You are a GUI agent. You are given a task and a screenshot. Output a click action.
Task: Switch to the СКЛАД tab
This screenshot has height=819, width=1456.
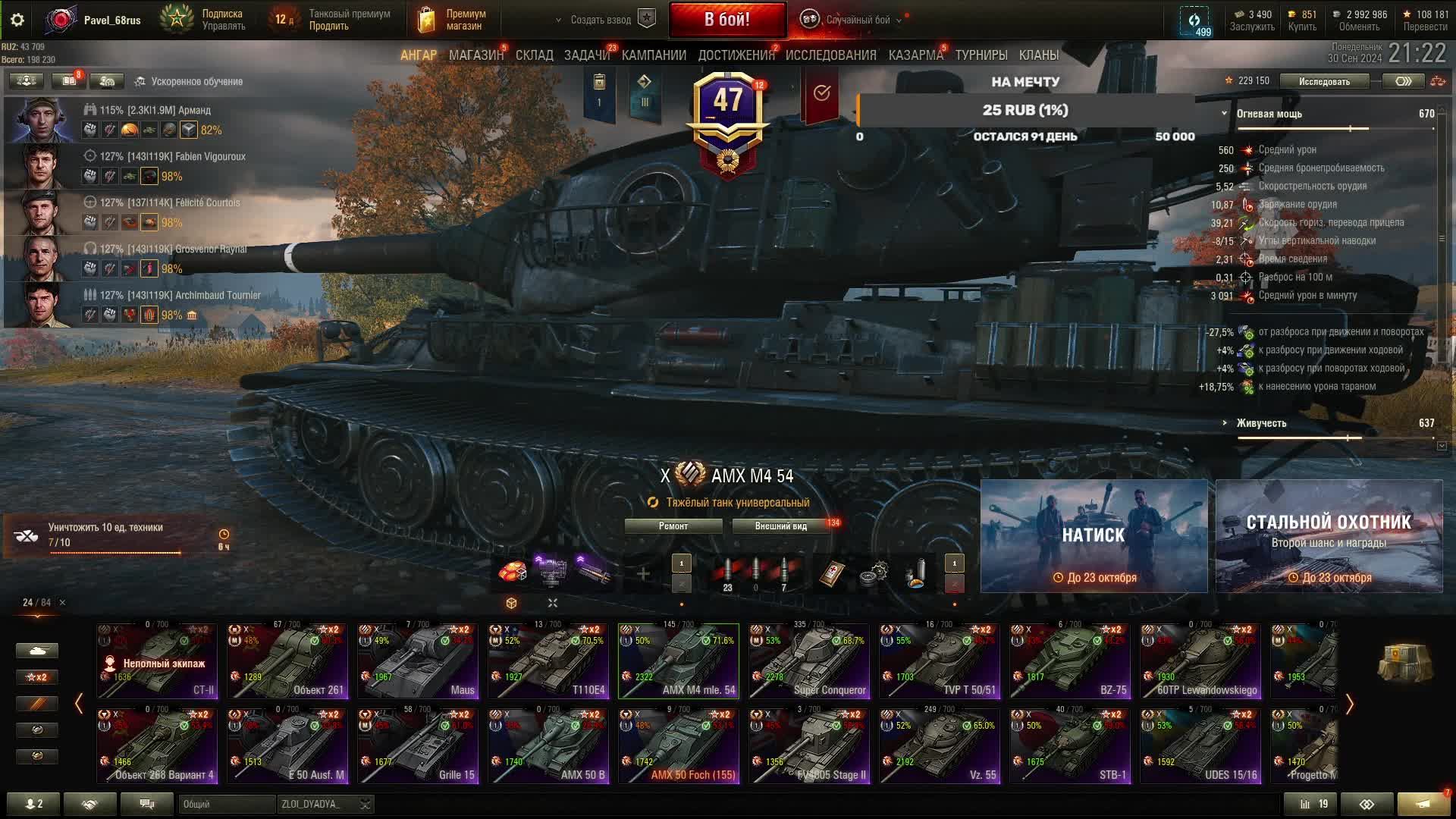(534, 55)
